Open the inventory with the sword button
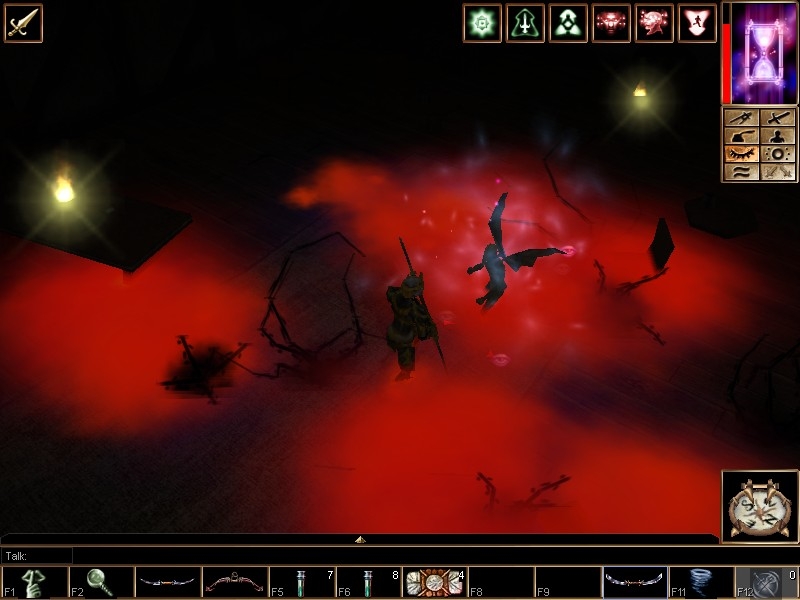 (x=776, y=118)
